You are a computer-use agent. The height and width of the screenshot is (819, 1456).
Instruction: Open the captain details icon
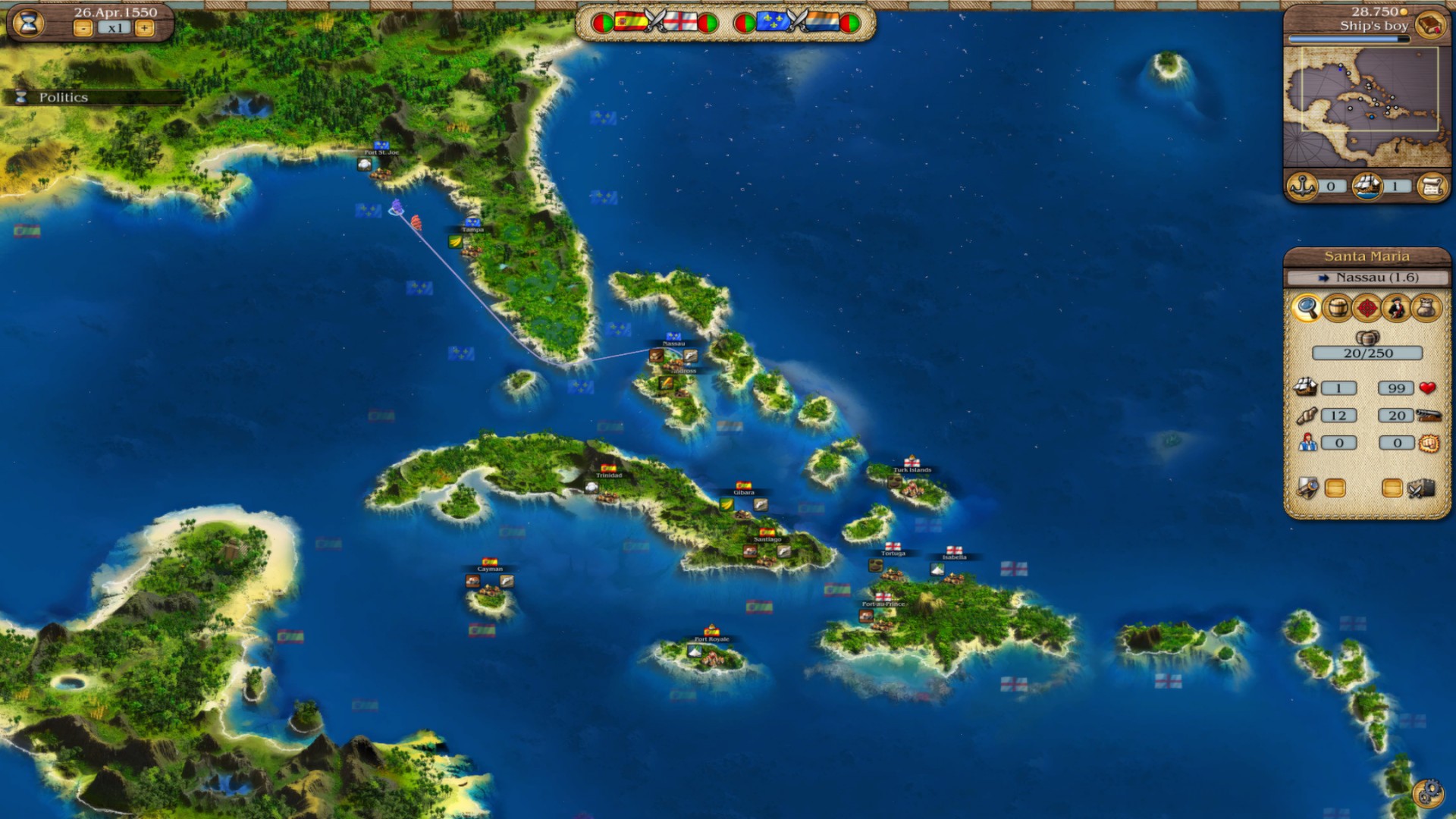pos(1398,306)
